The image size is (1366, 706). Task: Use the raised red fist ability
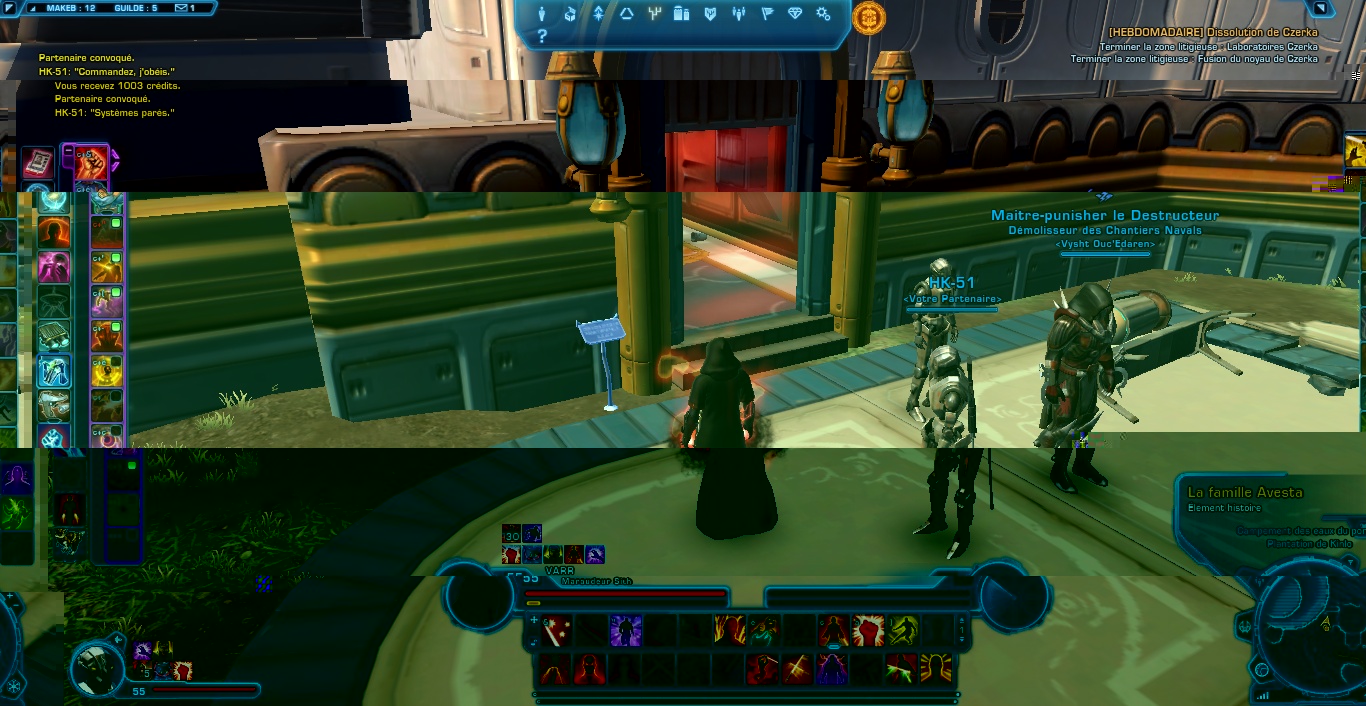[x=868, y=631]
